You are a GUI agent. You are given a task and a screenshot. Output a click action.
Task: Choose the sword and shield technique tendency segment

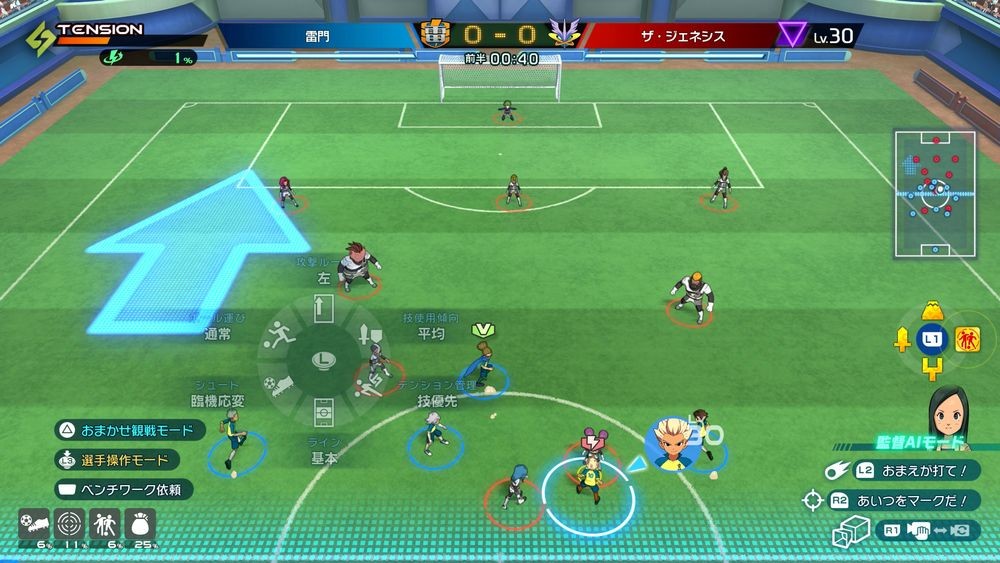pyautogui.click(x=368, y=337)
